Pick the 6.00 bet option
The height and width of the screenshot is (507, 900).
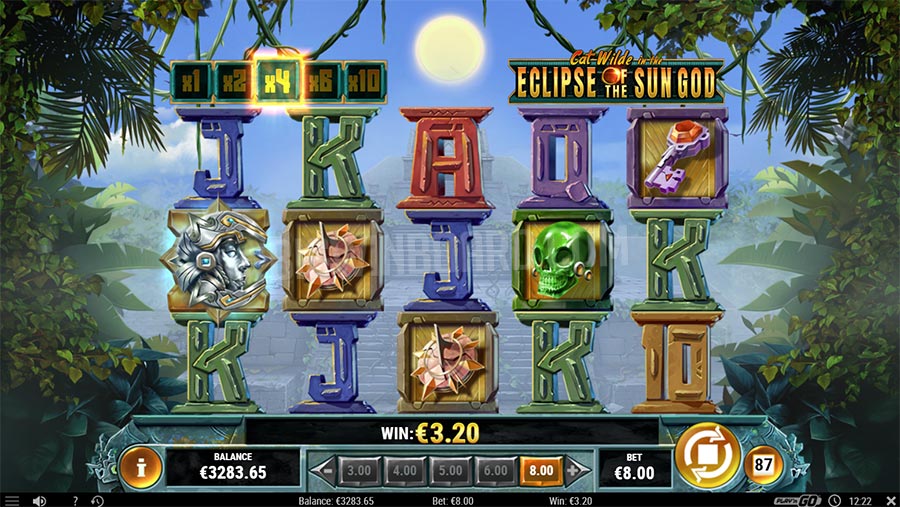pyautogui.click(x=495, y=469)
